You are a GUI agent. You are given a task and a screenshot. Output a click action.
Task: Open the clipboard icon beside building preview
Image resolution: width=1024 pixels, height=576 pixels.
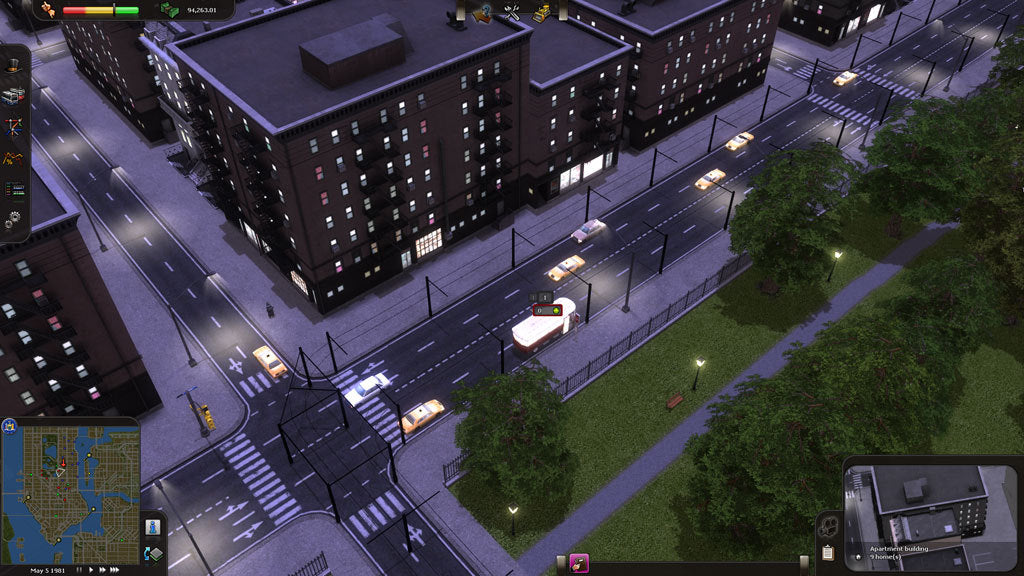(x=828, y=552)
